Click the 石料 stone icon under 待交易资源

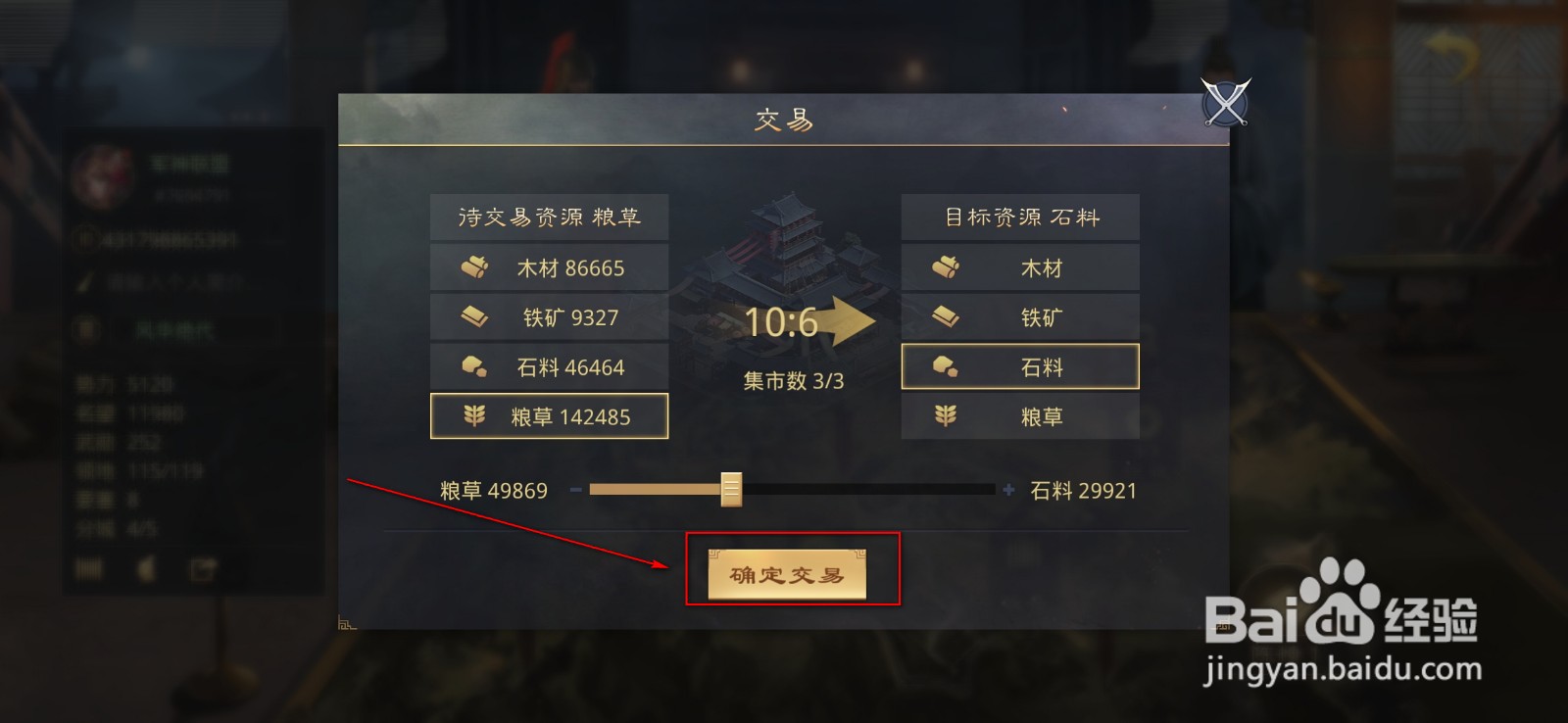coord(477,365)
